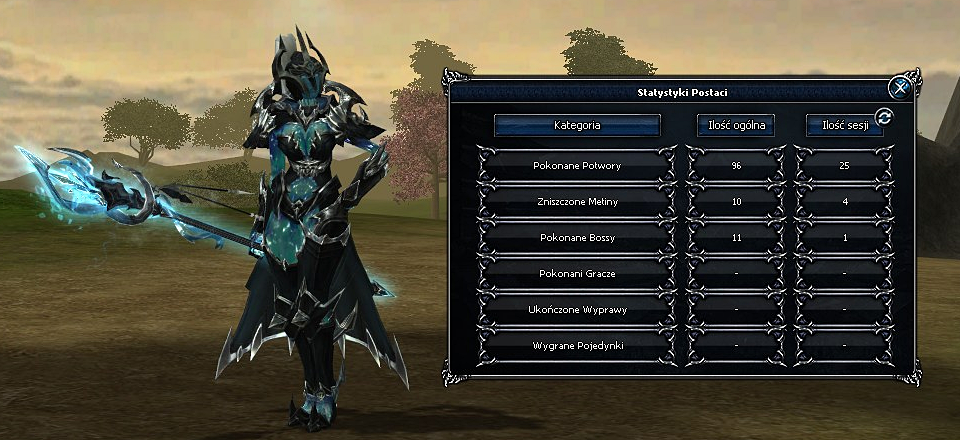Click the refresh statistics icon
960x440 pixels.
click(883, 117)
